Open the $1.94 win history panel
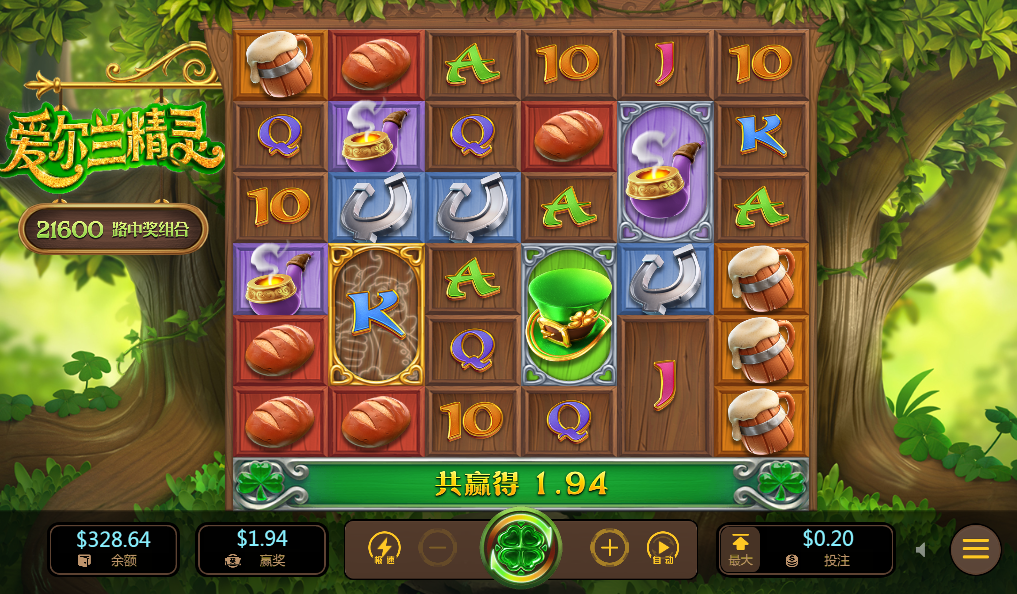The width and height of the screenshot is (1017, 594). (x=261, y=549)
